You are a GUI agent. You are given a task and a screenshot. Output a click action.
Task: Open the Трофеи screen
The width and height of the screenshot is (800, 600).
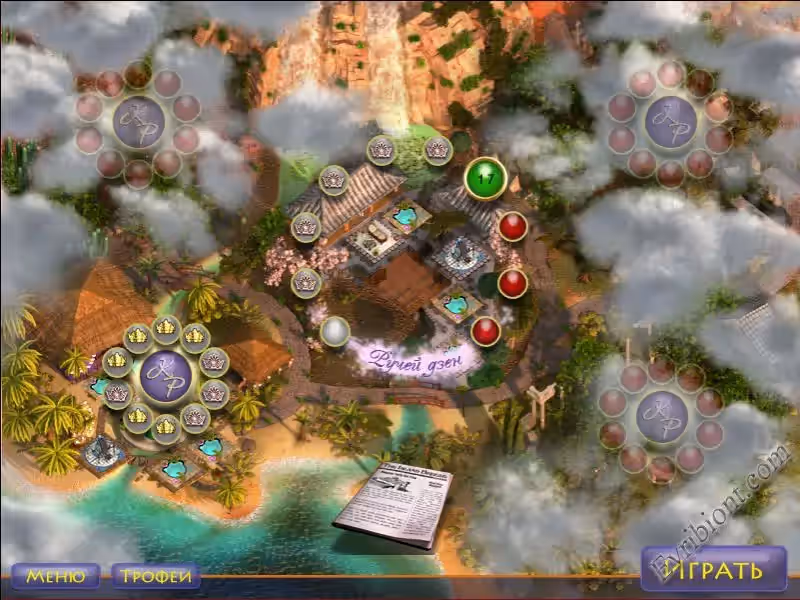(155, 576)
